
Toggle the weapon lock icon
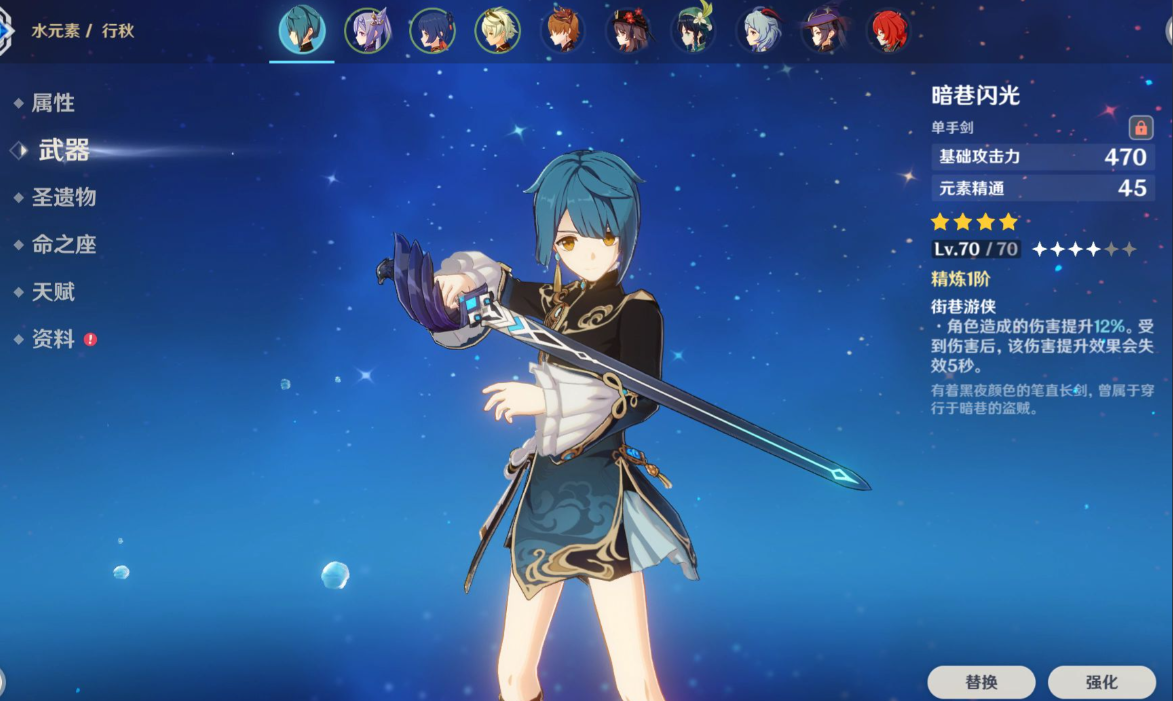(x=1140, y=128)
